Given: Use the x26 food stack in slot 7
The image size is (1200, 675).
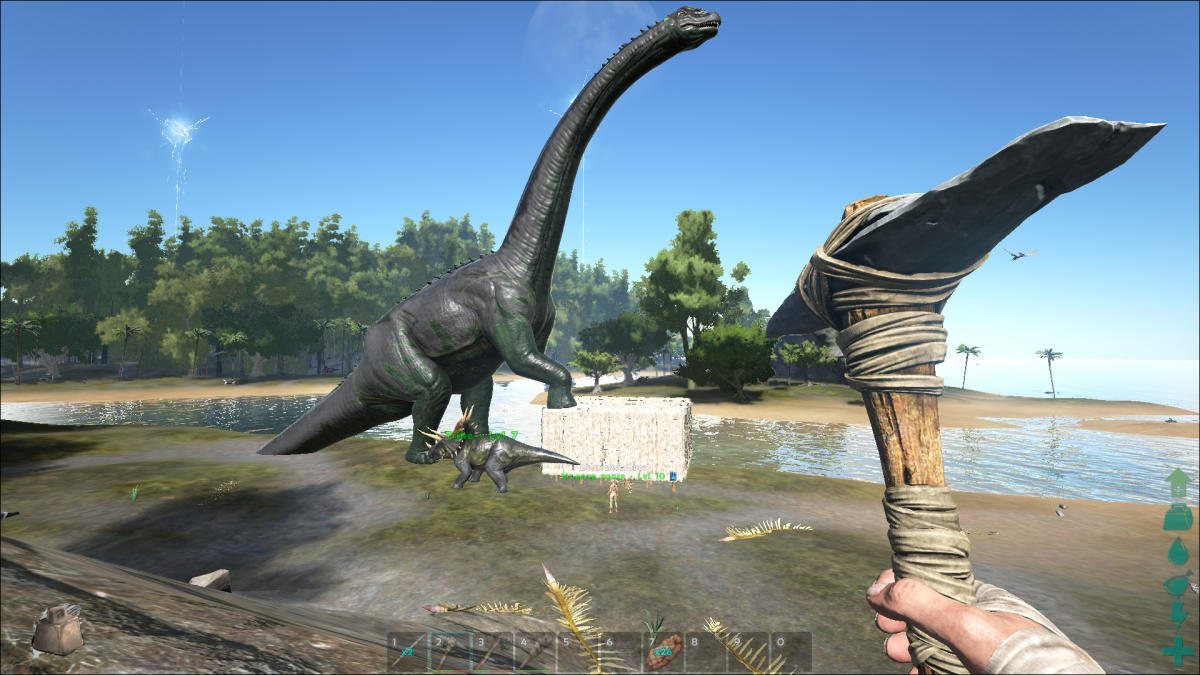Looking at the screenshot, I should [x=662, y=651].
